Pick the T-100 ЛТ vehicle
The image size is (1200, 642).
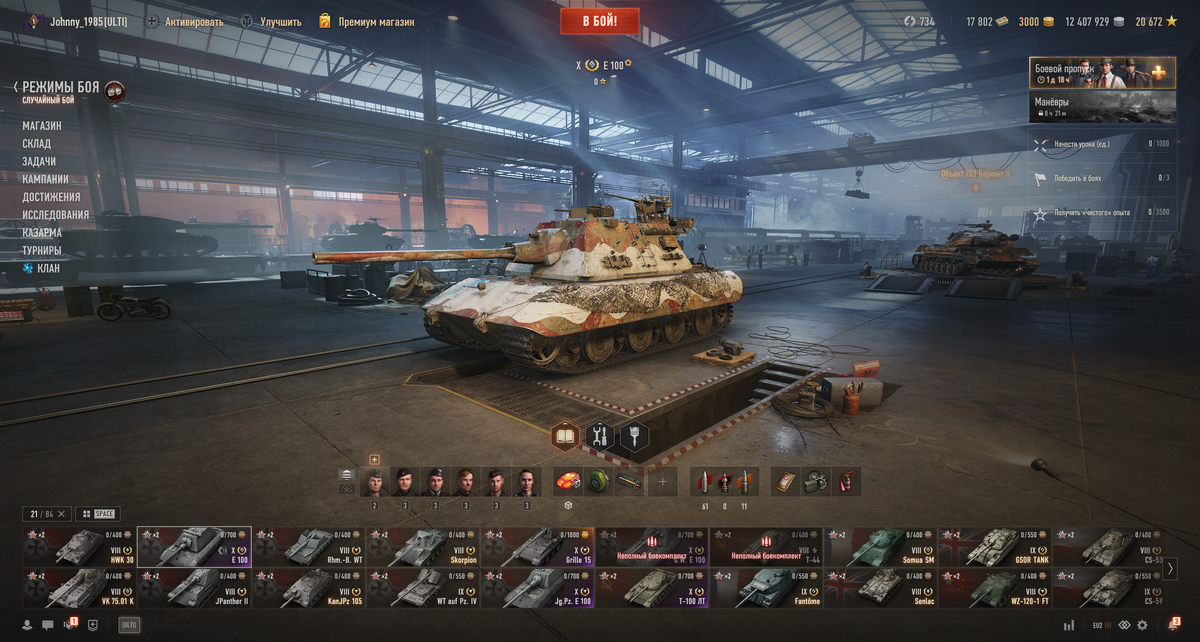(x=651, y=589)
